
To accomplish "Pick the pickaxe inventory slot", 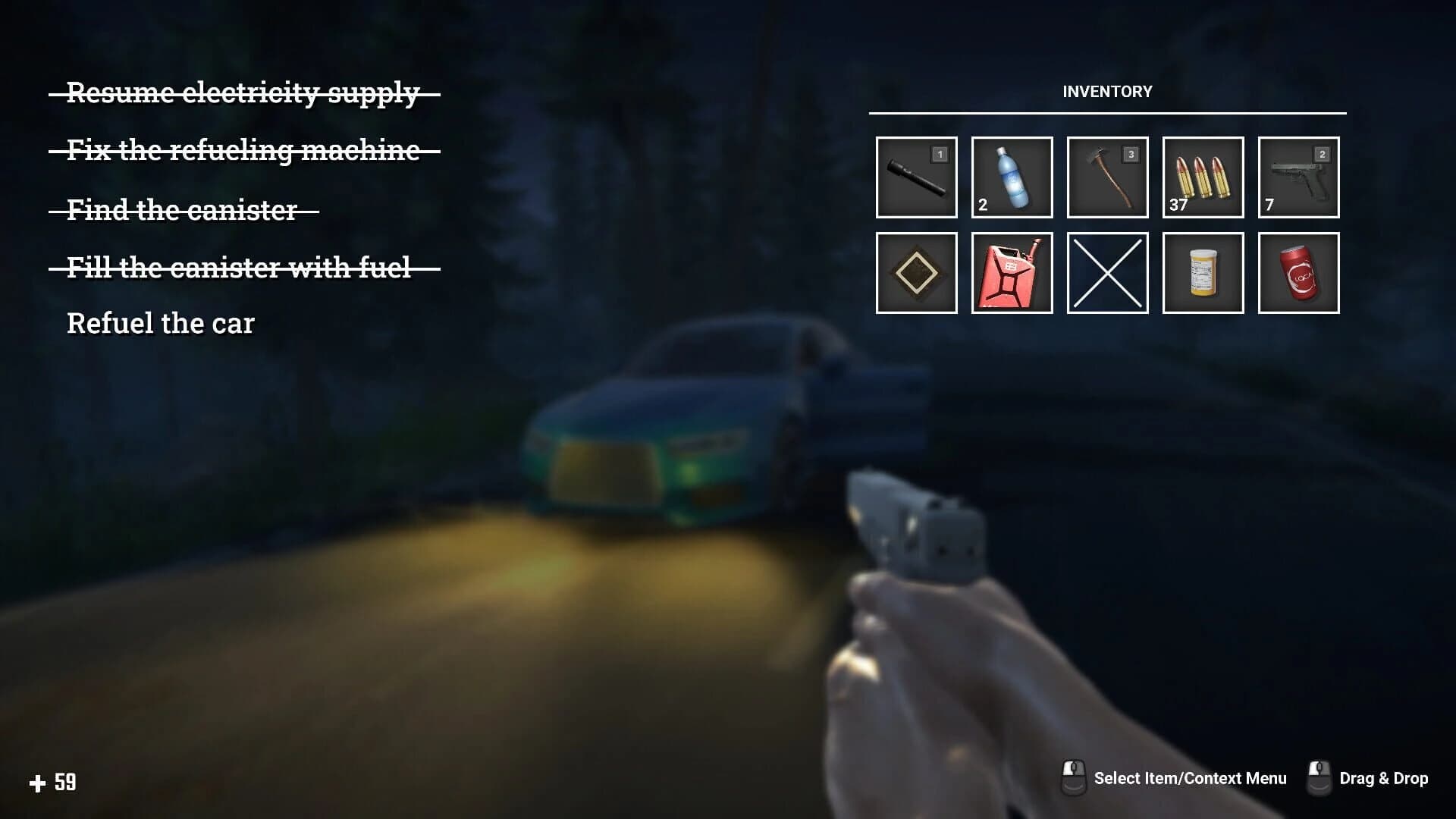I will [1106, 178].
